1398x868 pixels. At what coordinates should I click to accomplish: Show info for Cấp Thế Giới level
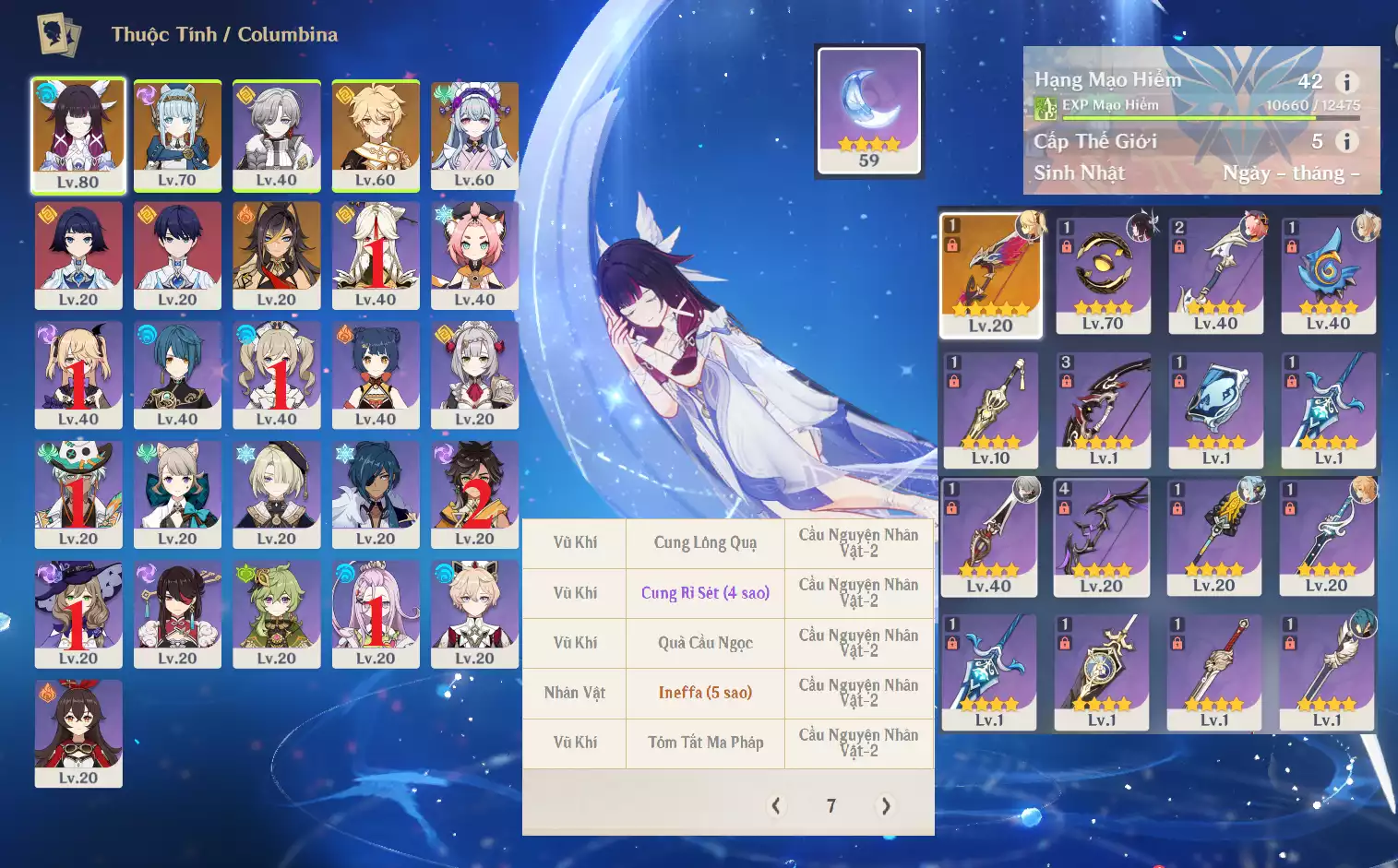click(1346, 141)
